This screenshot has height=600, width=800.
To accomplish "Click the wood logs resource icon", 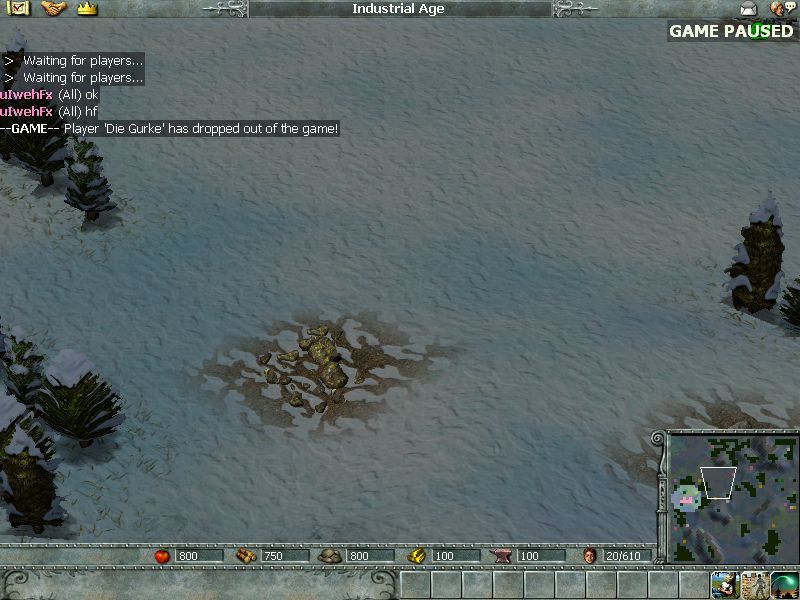I will click(x=246, y=556).
